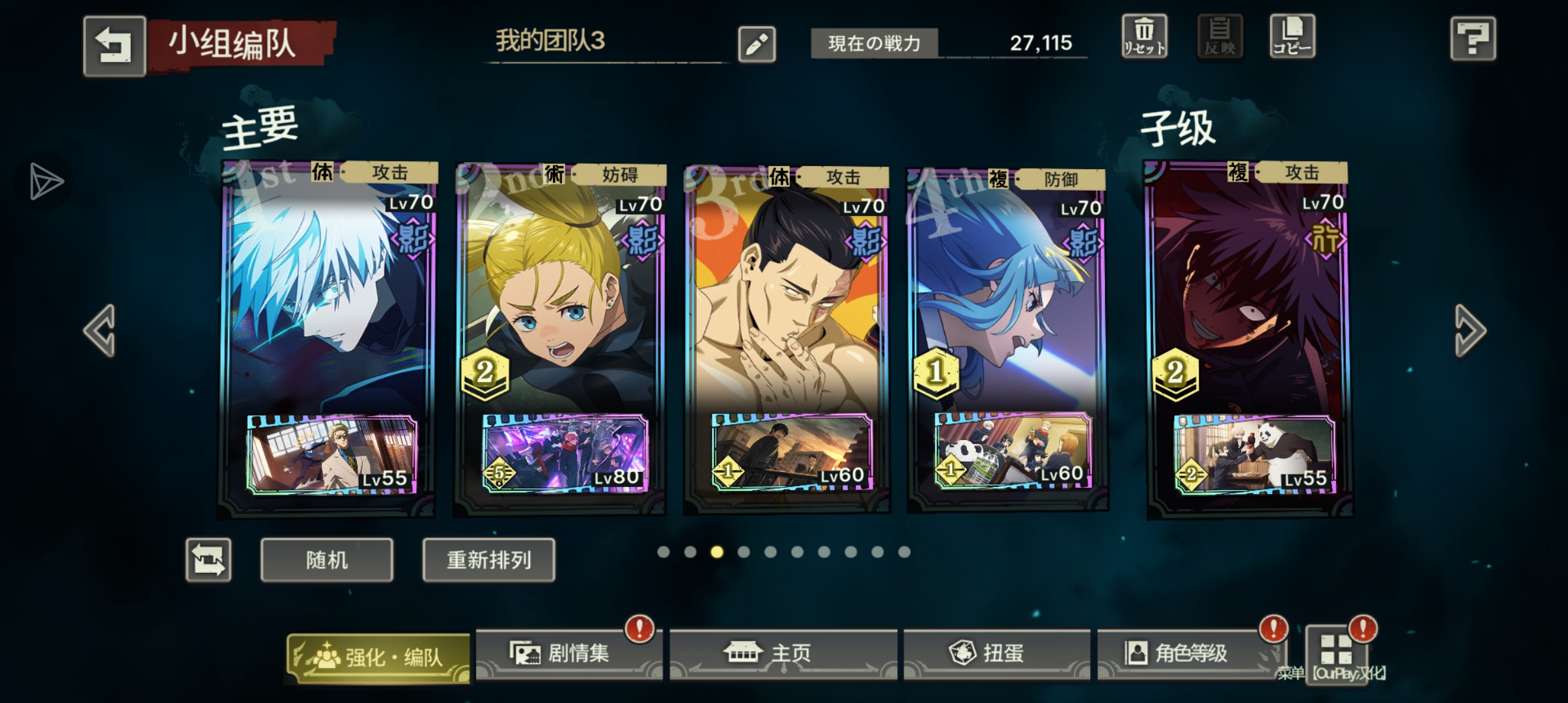Click the swap arrows button

[x=208, y=560]
